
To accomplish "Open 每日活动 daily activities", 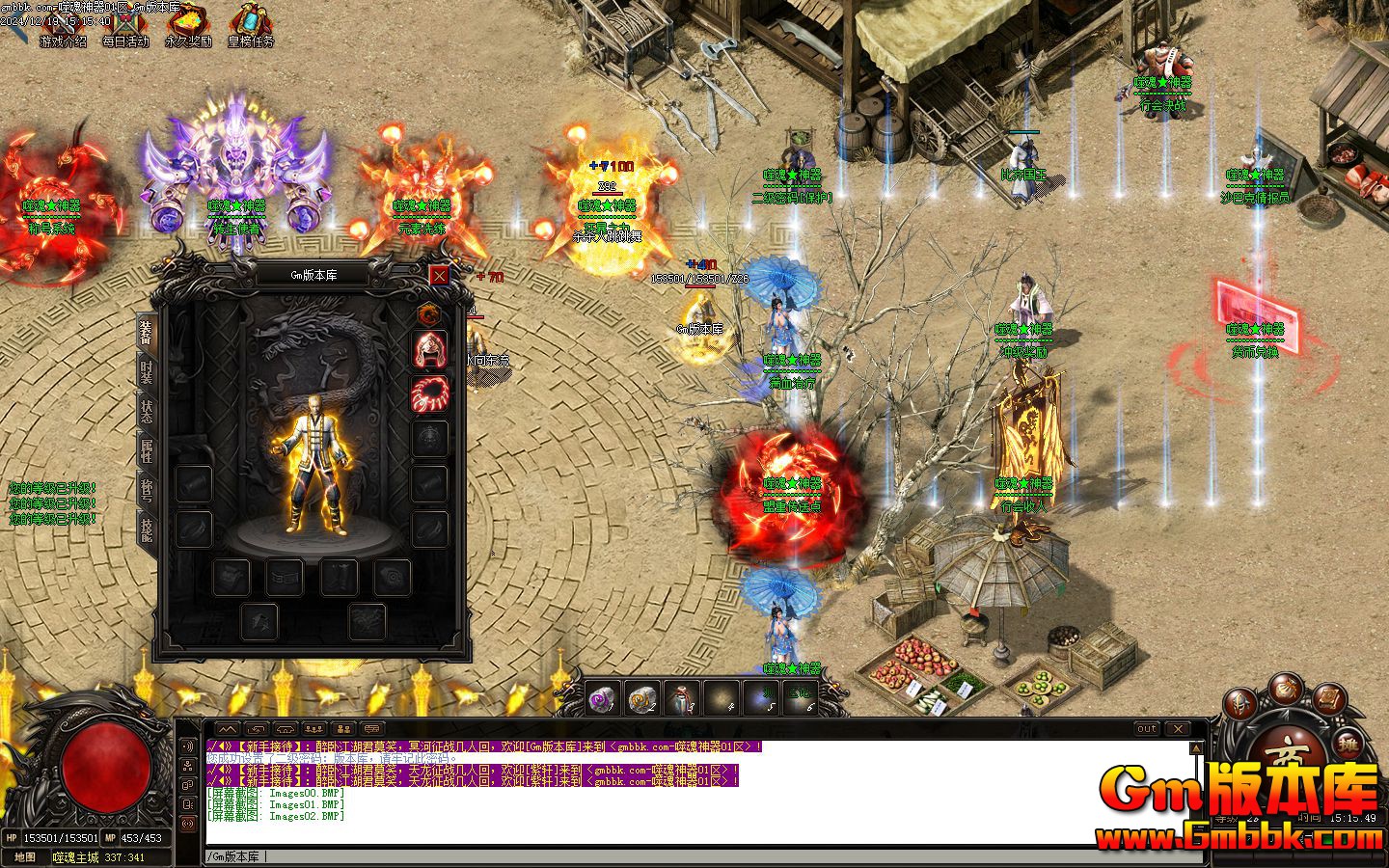I will (125, 29).
